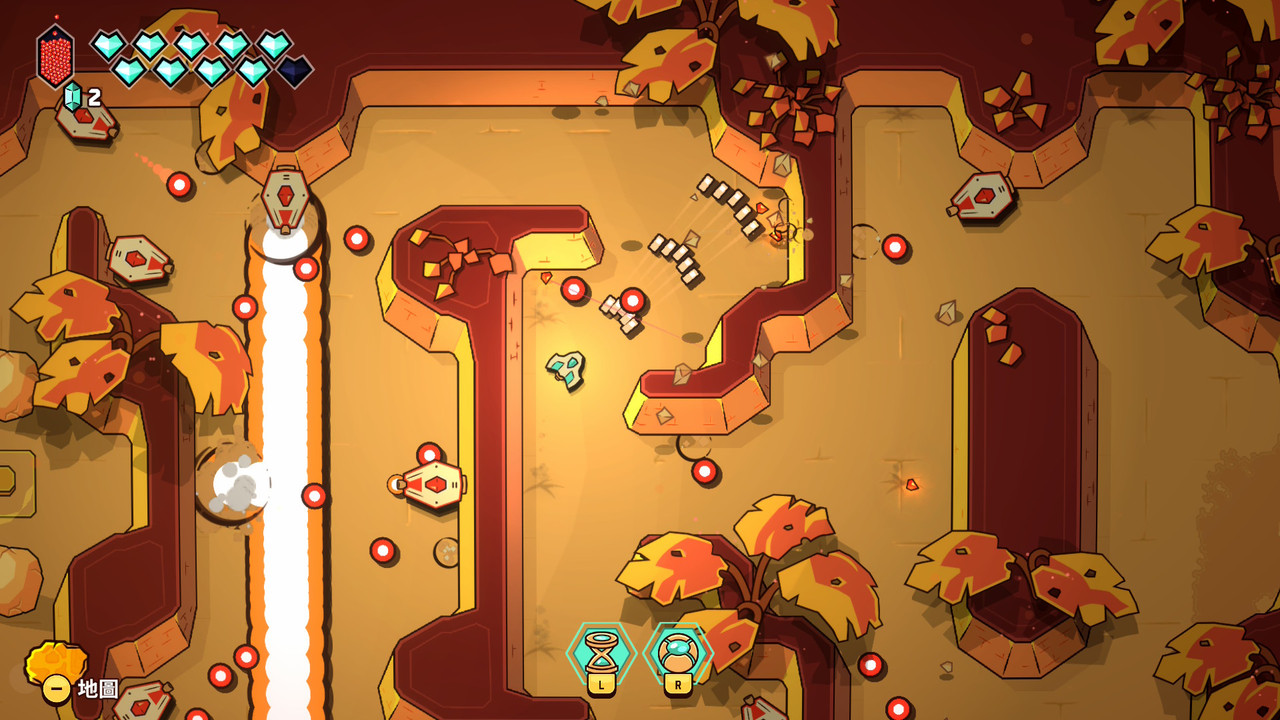Use the teal orb ability icon
Image resolution: width=1280 pixels, height=720 pixels.
click(x=677, y=652)
